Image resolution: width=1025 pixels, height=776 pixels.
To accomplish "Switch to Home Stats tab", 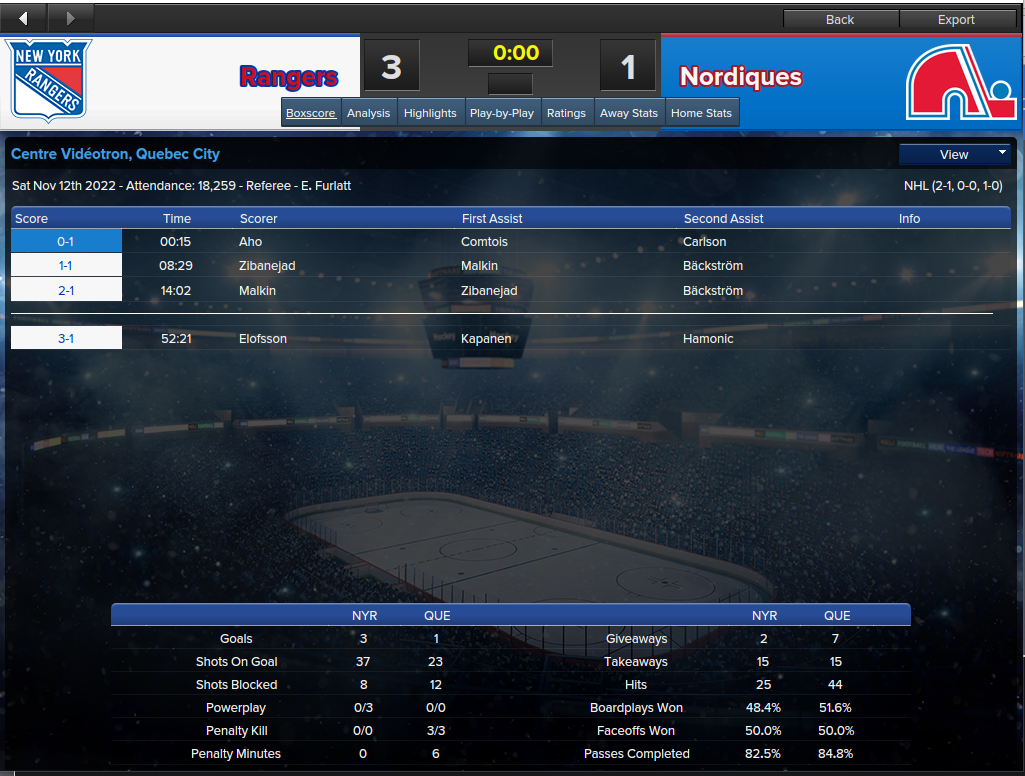I will point(701,113).
